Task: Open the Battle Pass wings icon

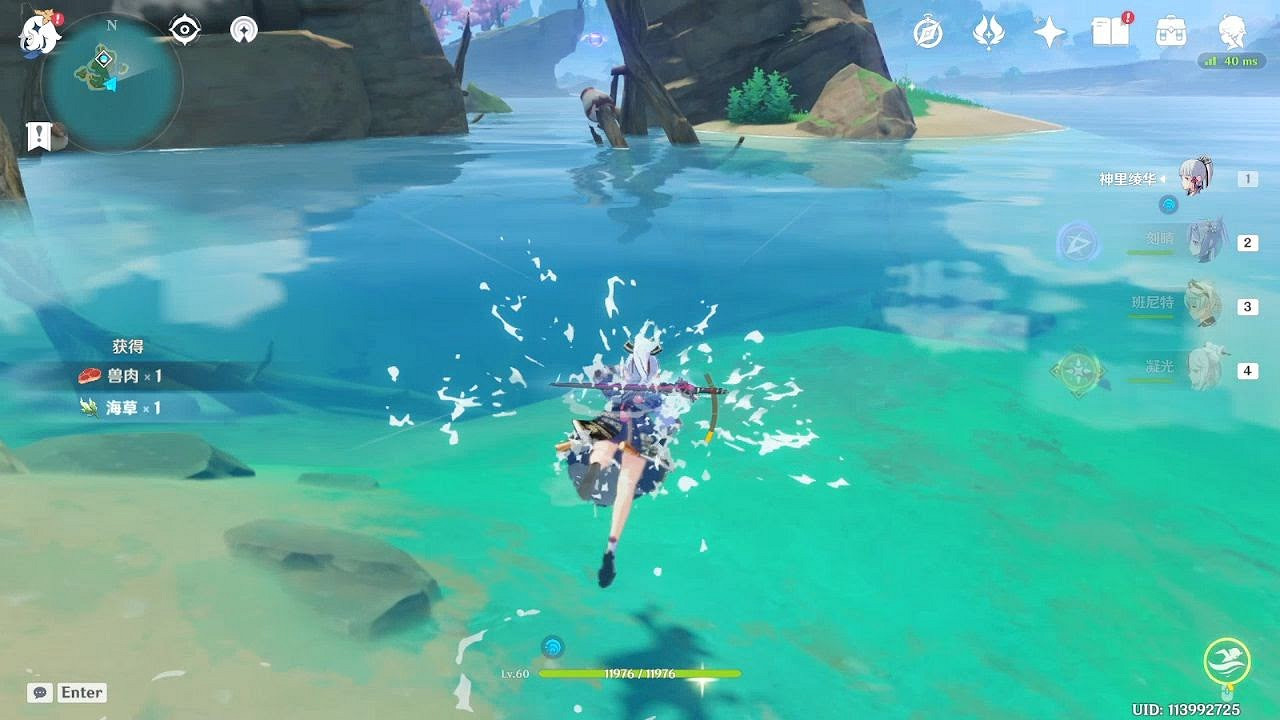Action: click(987, 33)
